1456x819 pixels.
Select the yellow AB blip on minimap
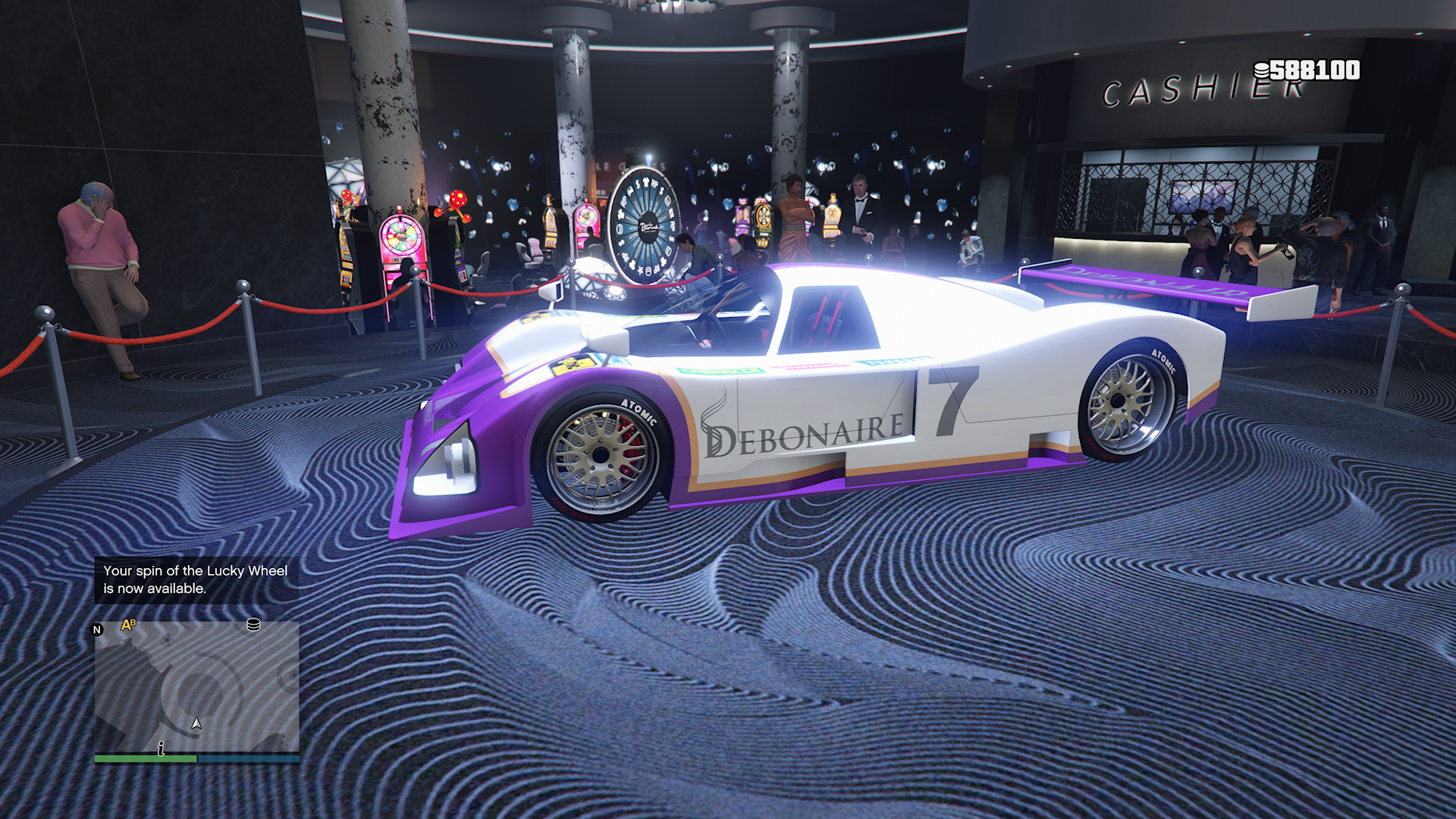click(129, 625)
